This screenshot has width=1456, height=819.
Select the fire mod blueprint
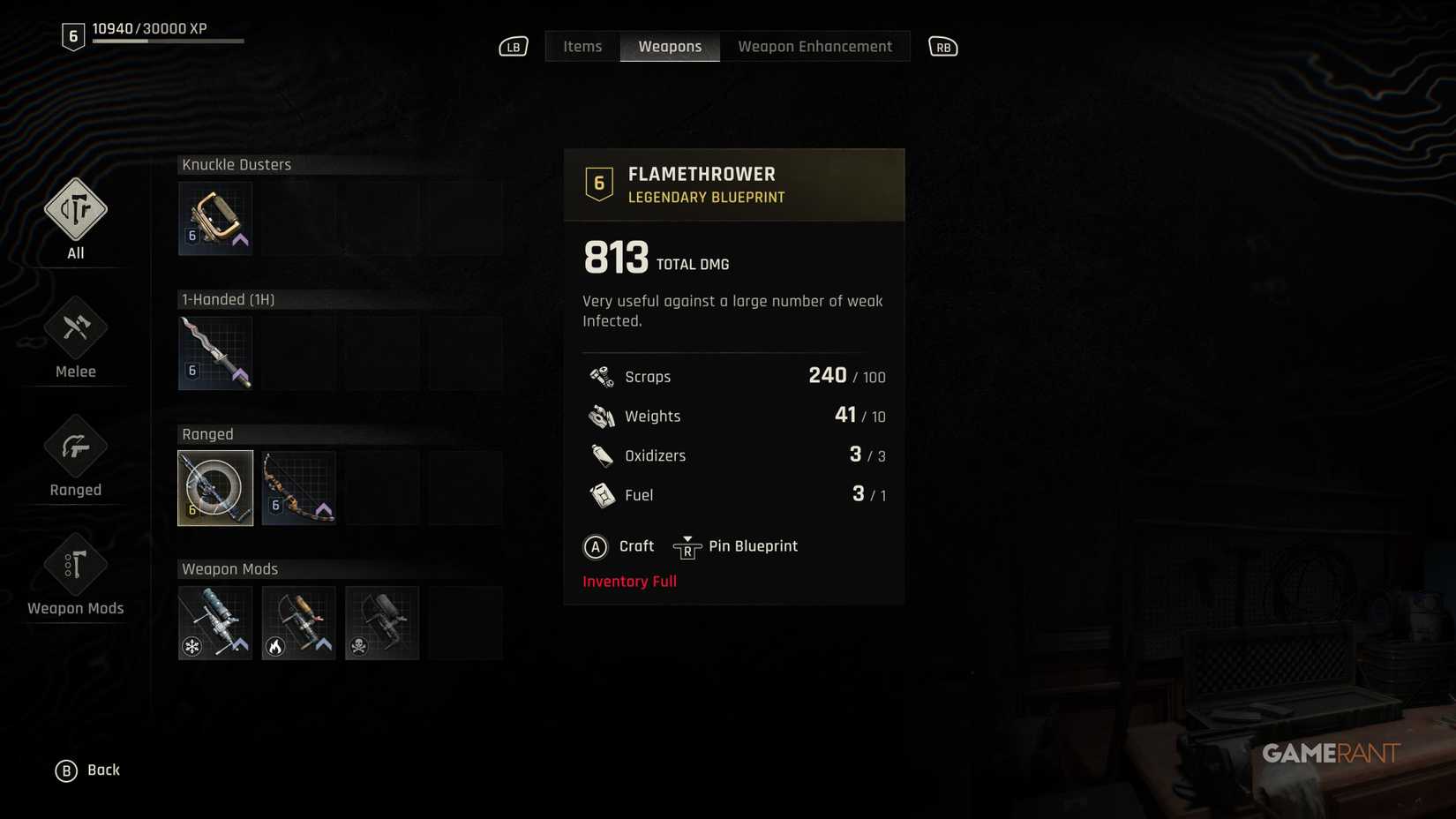click(298, 622)
